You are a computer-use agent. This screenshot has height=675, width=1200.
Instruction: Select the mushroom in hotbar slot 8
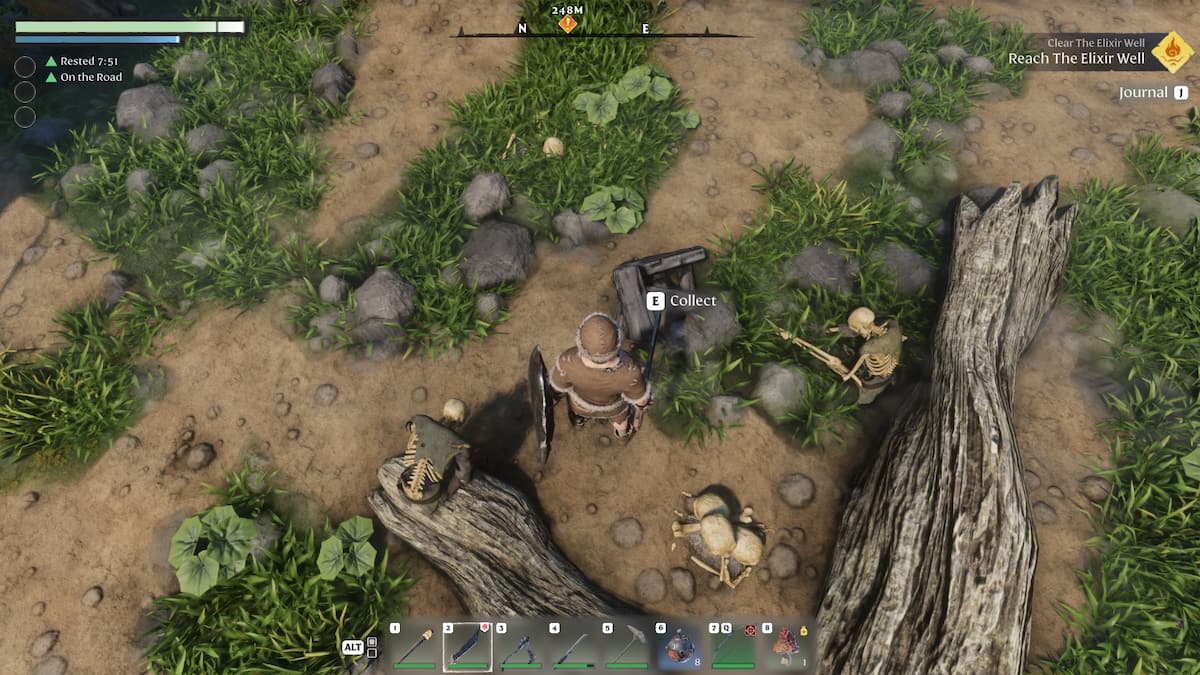click(787, 646)
